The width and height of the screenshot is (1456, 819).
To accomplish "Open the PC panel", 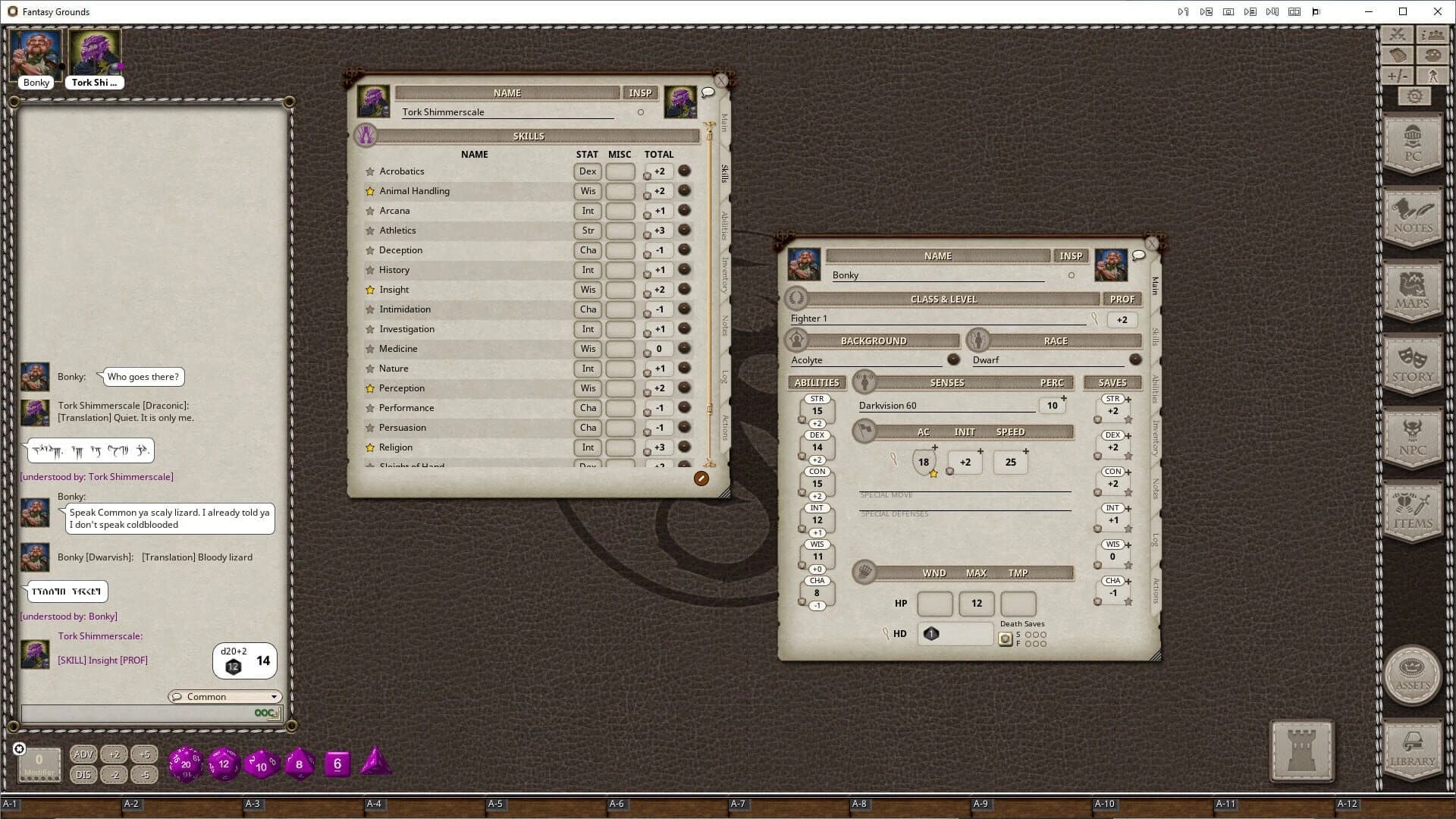I will tap(1412, 144).
